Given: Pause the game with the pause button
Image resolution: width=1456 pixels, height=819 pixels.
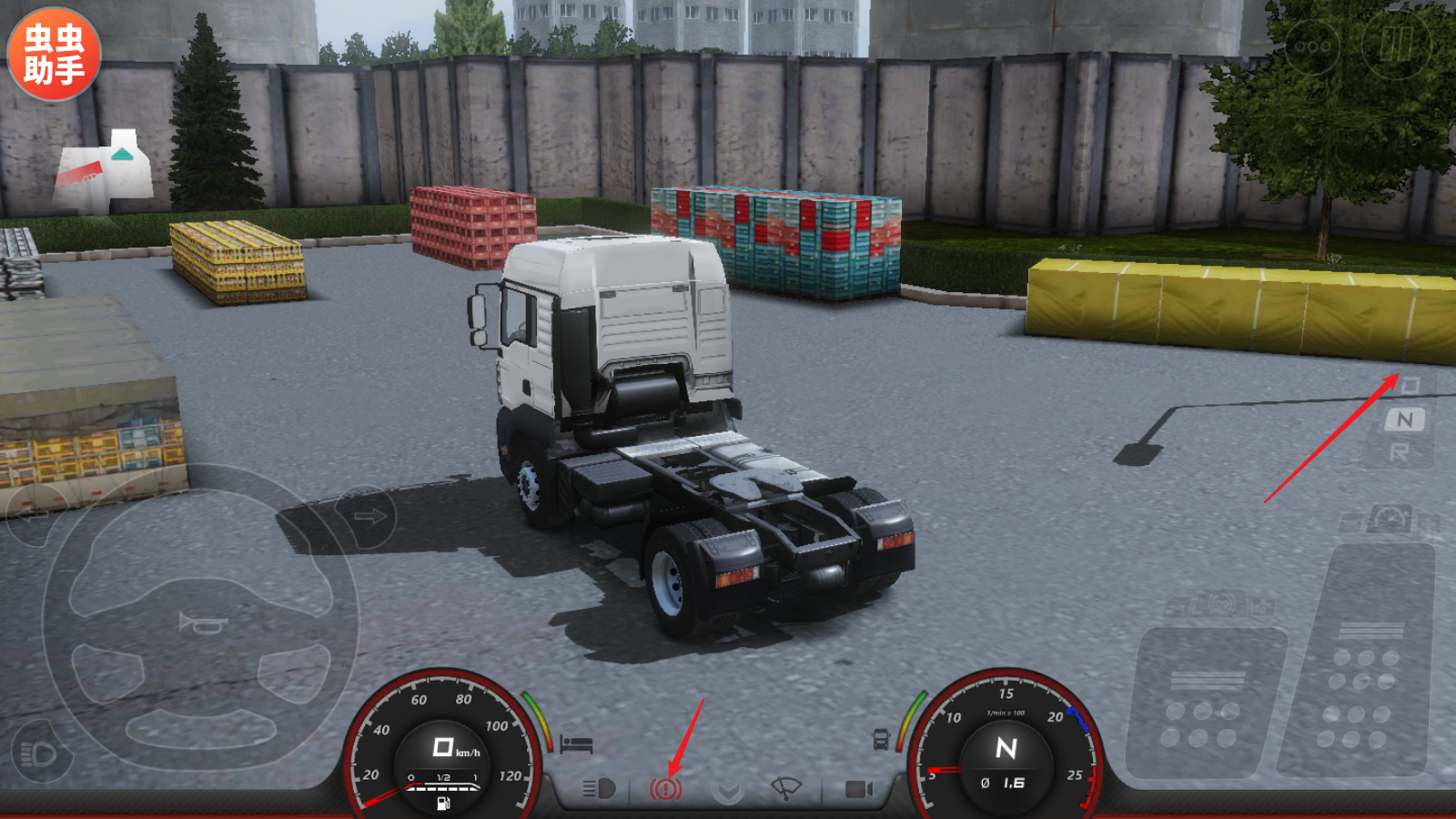Looking at the screenshot, I should coord(1396,43).
